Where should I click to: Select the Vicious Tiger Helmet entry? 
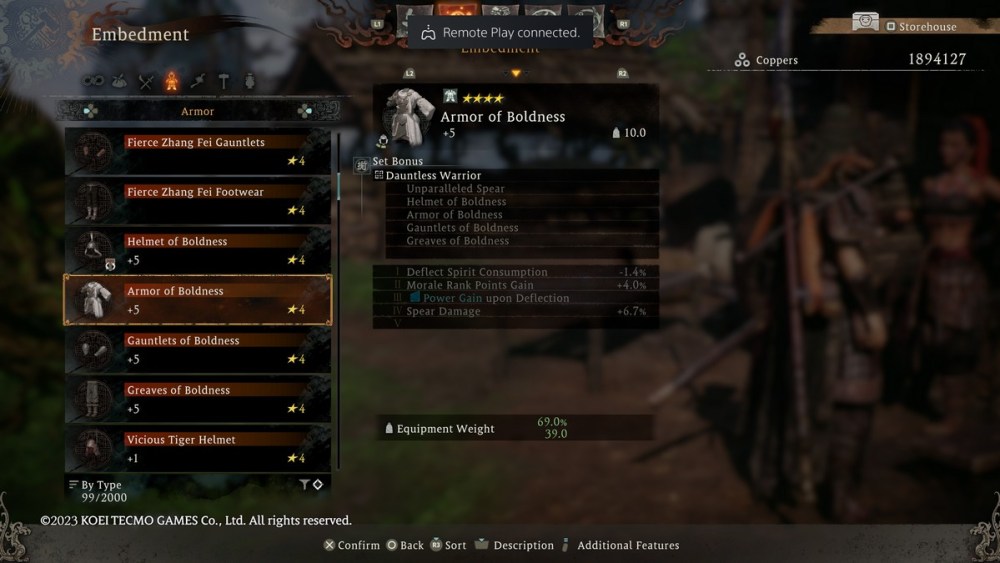click(197, 448)
